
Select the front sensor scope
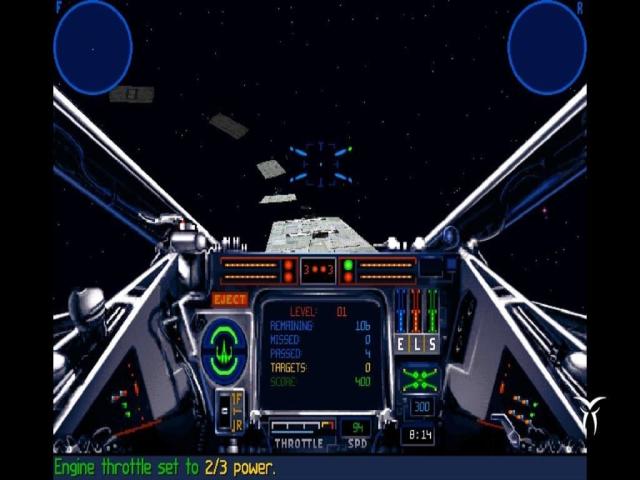tap(92, 46)
